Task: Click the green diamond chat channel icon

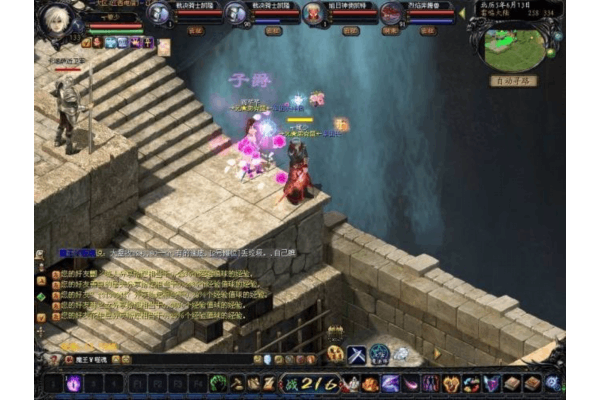Action: (x=41, y=297)
